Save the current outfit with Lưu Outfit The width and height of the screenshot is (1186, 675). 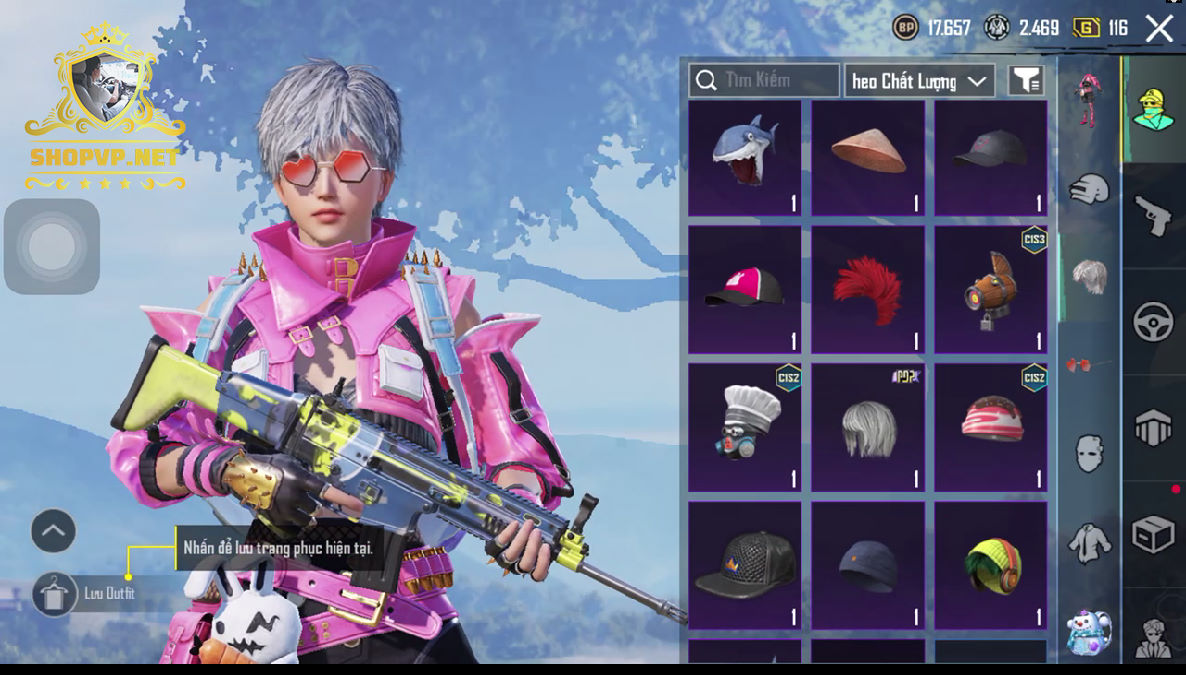pyautogui.click(x=87, y=594)
